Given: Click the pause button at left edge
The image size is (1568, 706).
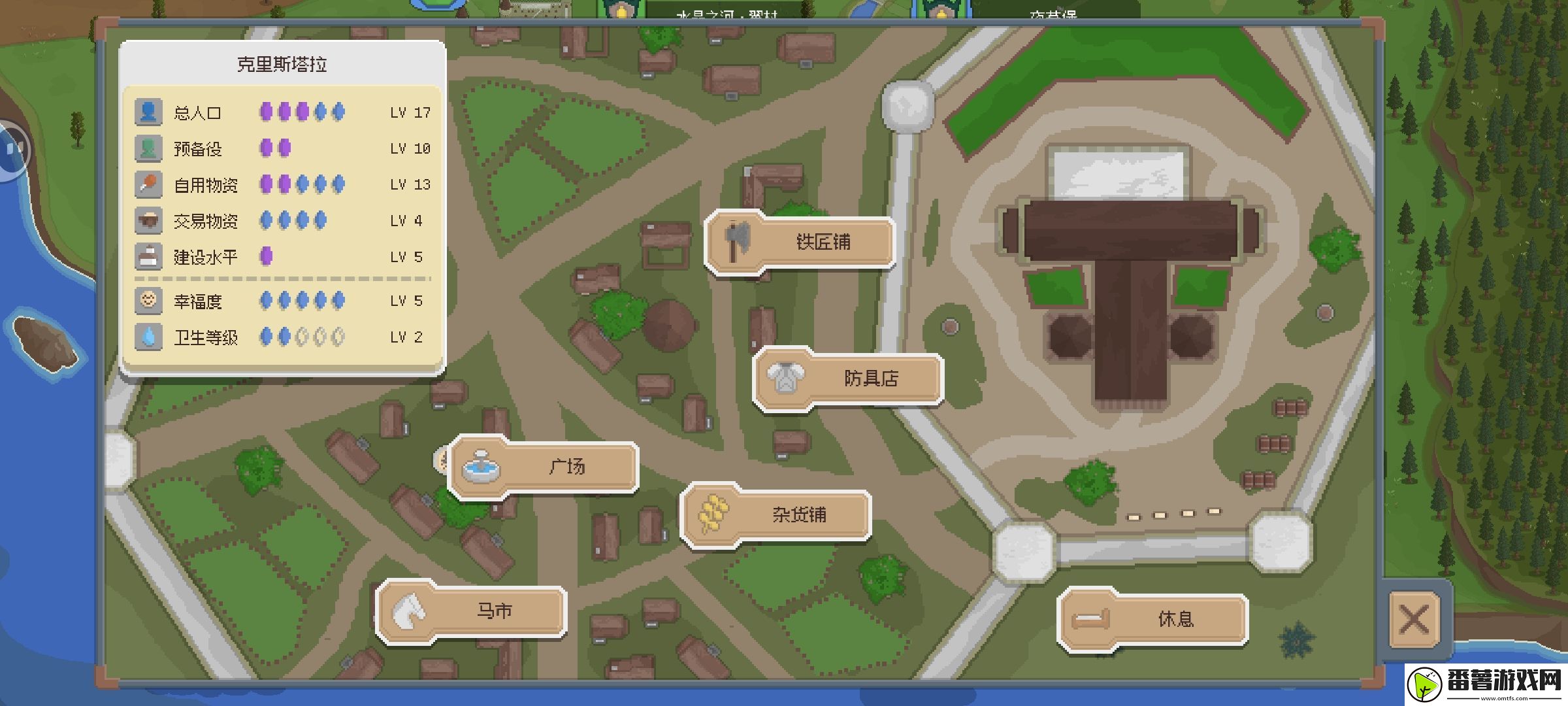Looking at the screenshot, I should (x=13, y=150).
